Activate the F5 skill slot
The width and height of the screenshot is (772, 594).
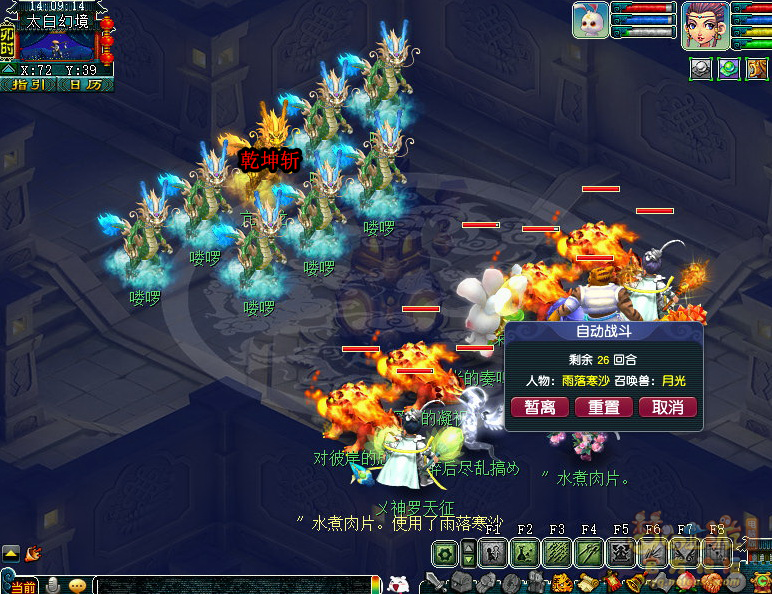tap(622, 552)
